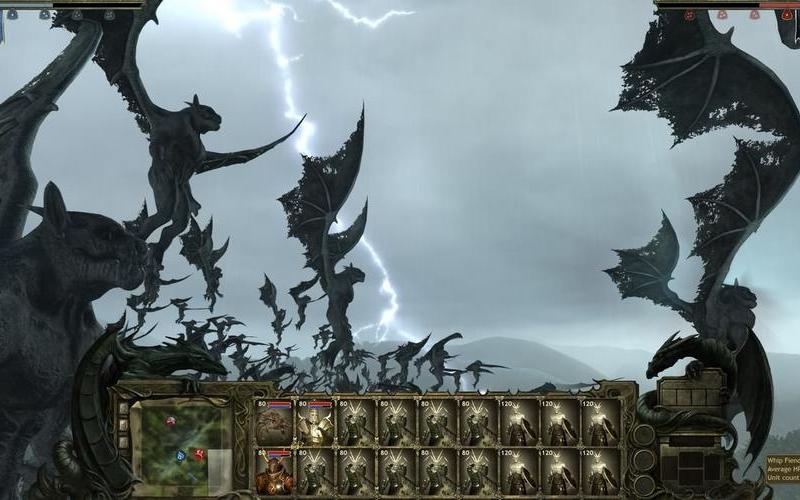Select the brown beast unit card

pos(274,424)
